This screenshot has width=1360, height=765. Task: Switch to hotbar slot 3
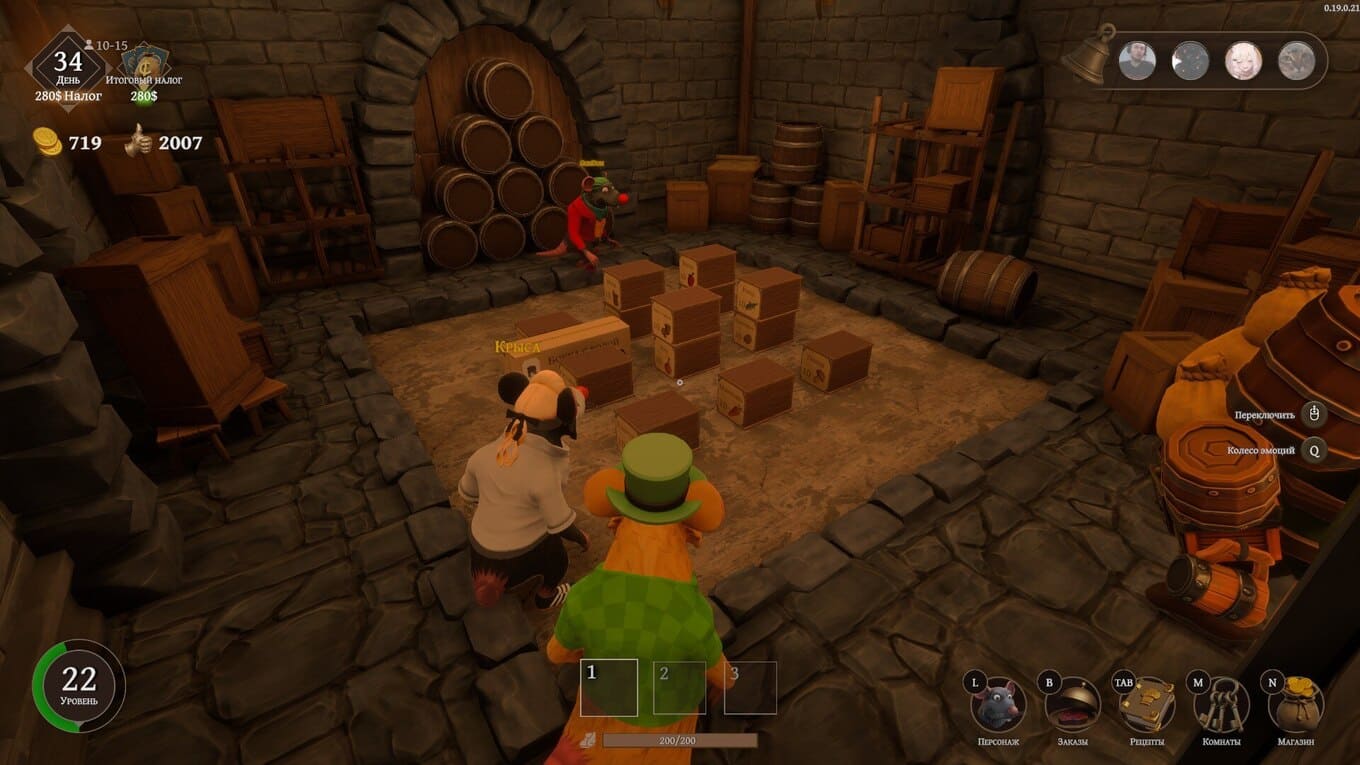click(750, 688)
